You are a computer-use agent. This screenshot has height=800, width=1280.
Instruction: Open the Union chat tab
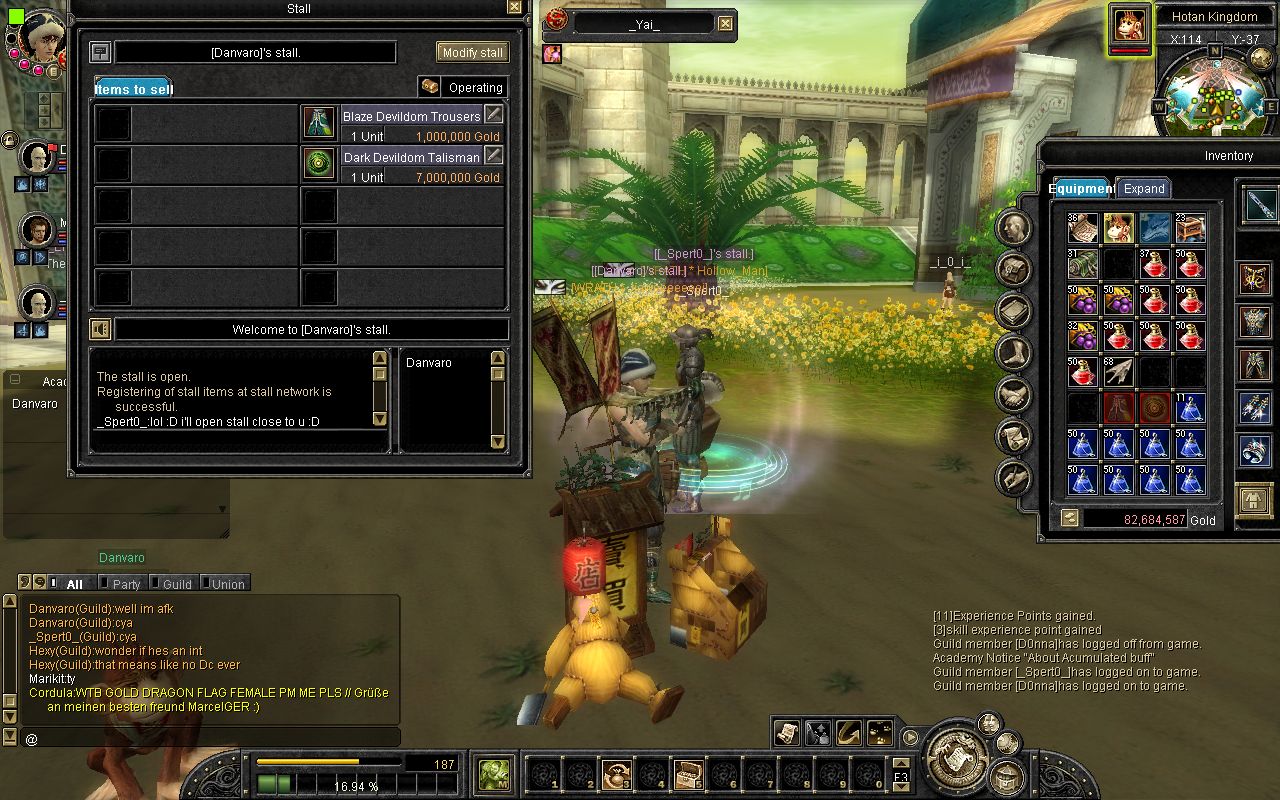(x=227, y=584)
